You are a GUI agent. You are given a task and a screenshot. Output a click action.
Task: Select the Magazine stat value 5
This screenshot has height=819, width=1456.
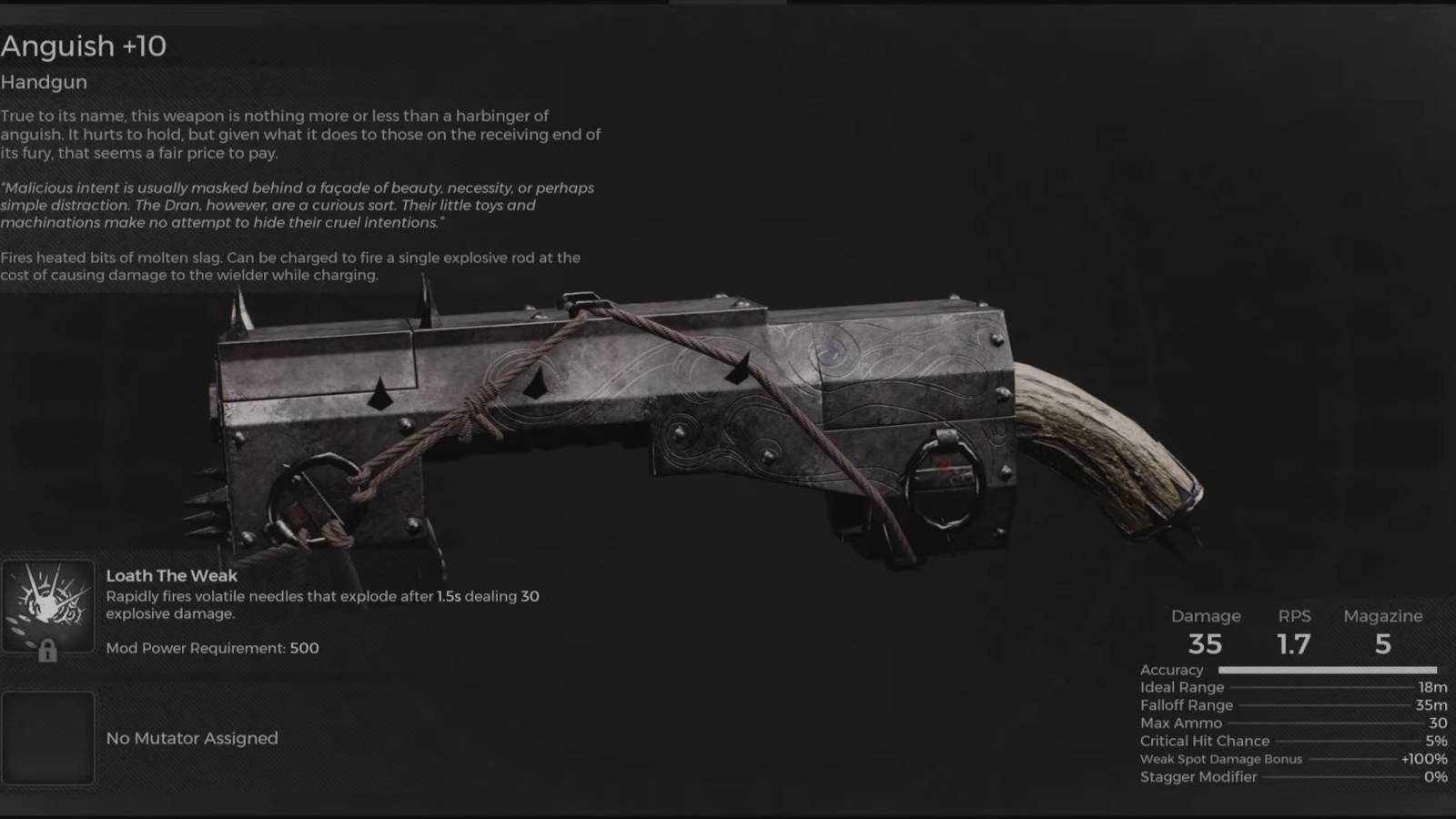click(x=1382, y=643)
